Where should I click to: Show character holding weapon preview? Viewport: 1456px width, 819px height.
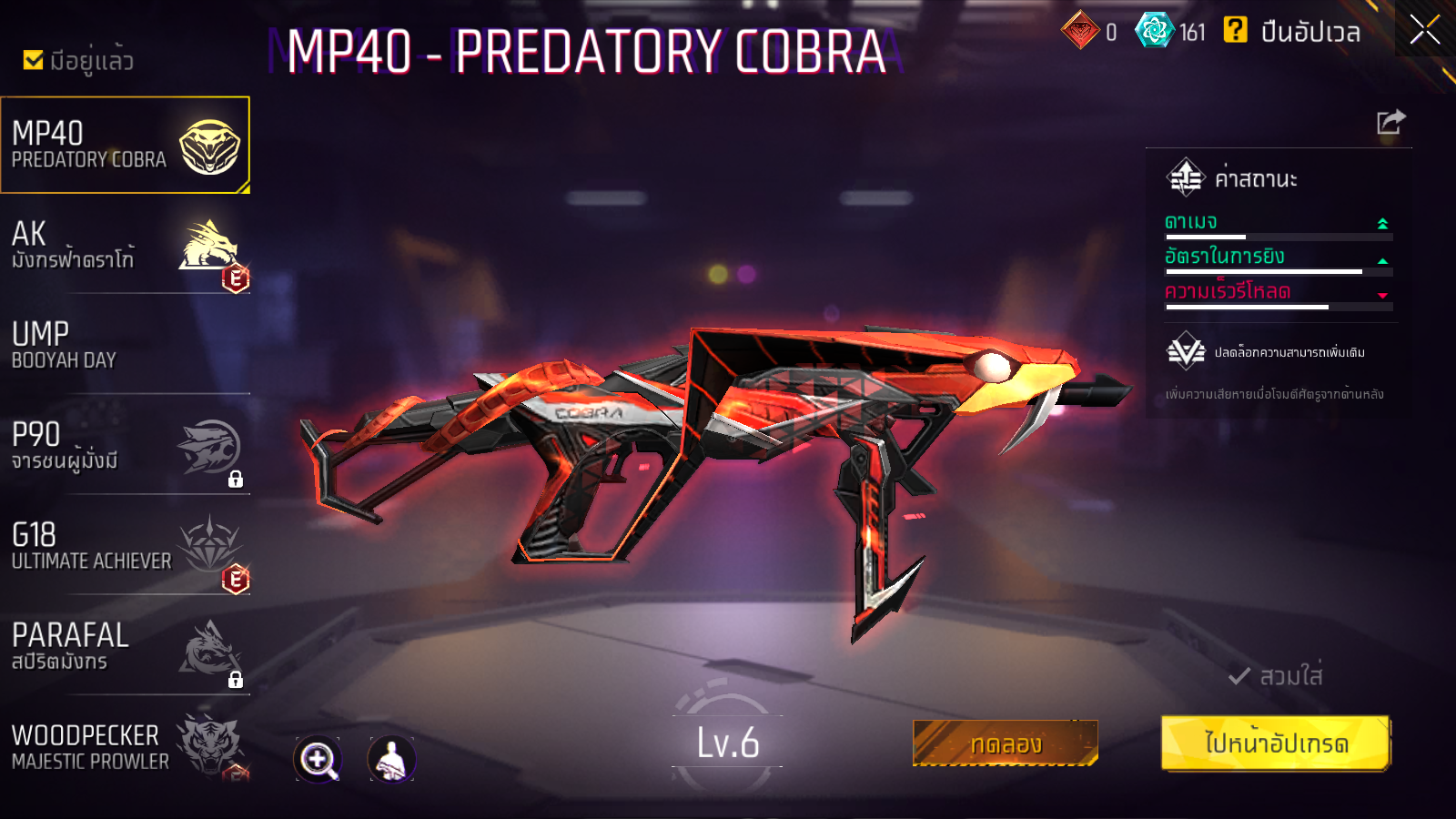pyautogui.click(x=391, y=759)
